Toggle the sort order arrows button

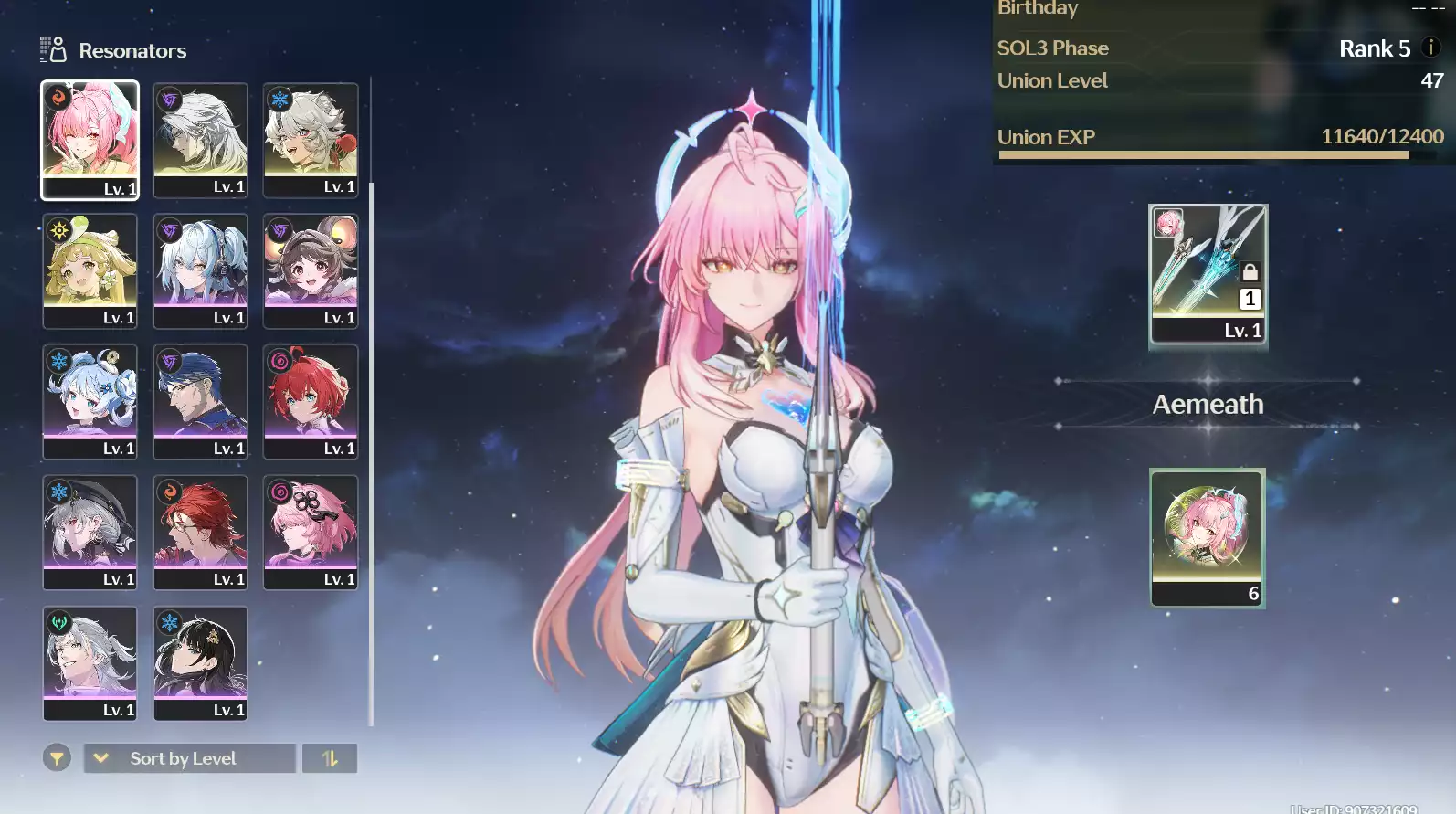tap(330, 758)
